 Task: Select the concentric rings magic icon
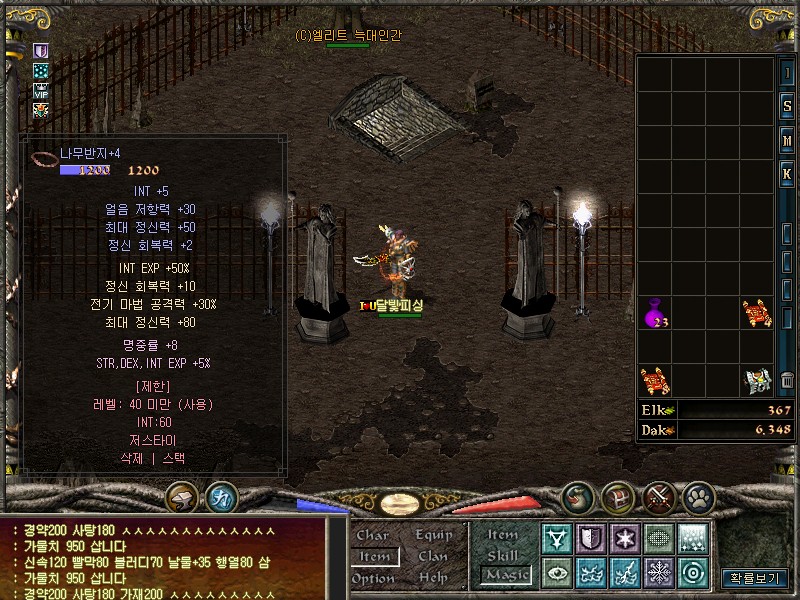(693, 573)
